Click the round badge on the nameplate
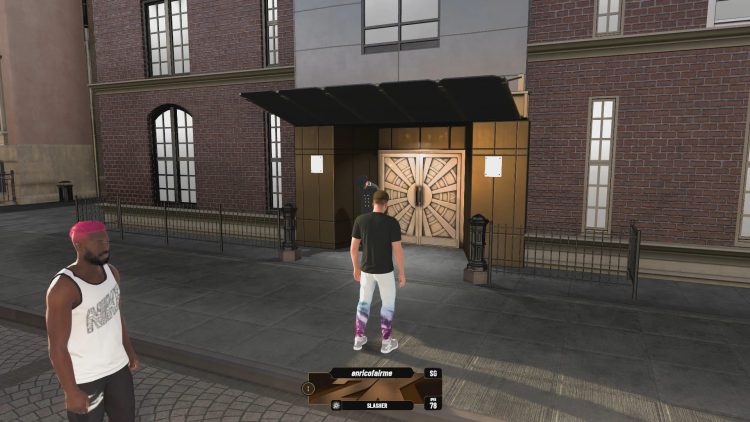 coord(309,387)
